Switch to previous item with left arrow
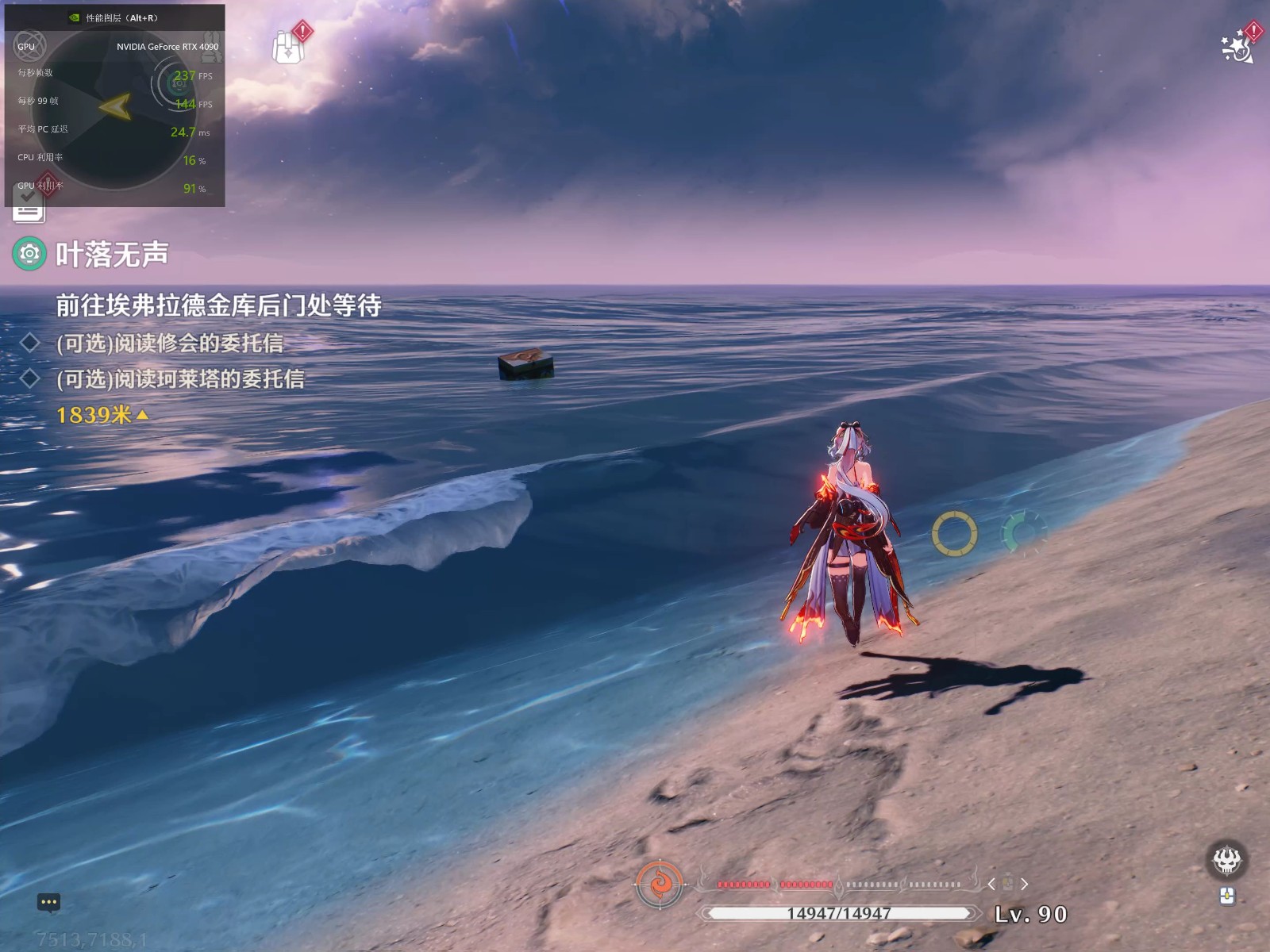 coord(991,884)
